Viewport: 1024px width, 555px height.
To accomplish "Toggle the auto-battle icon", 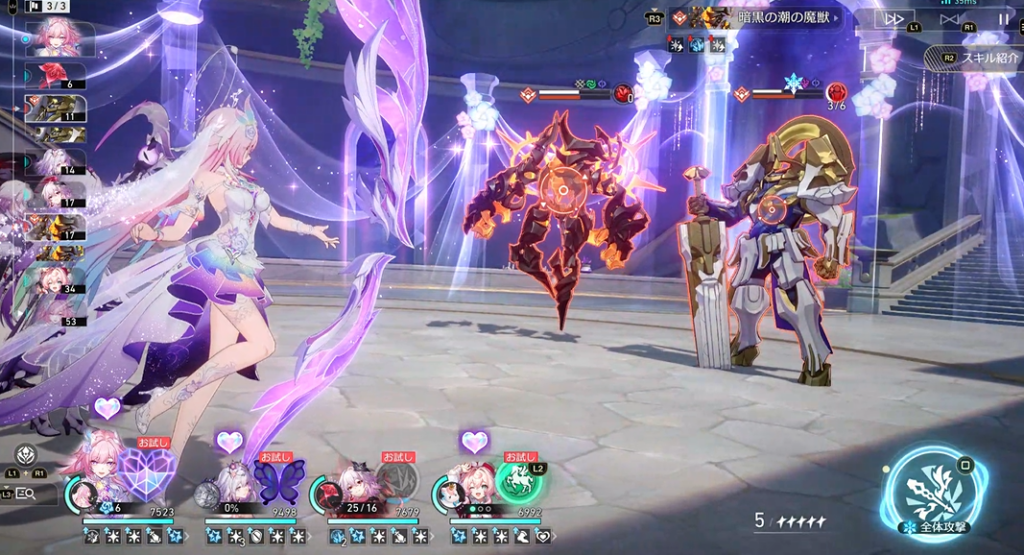I will (x=950, y=19).
